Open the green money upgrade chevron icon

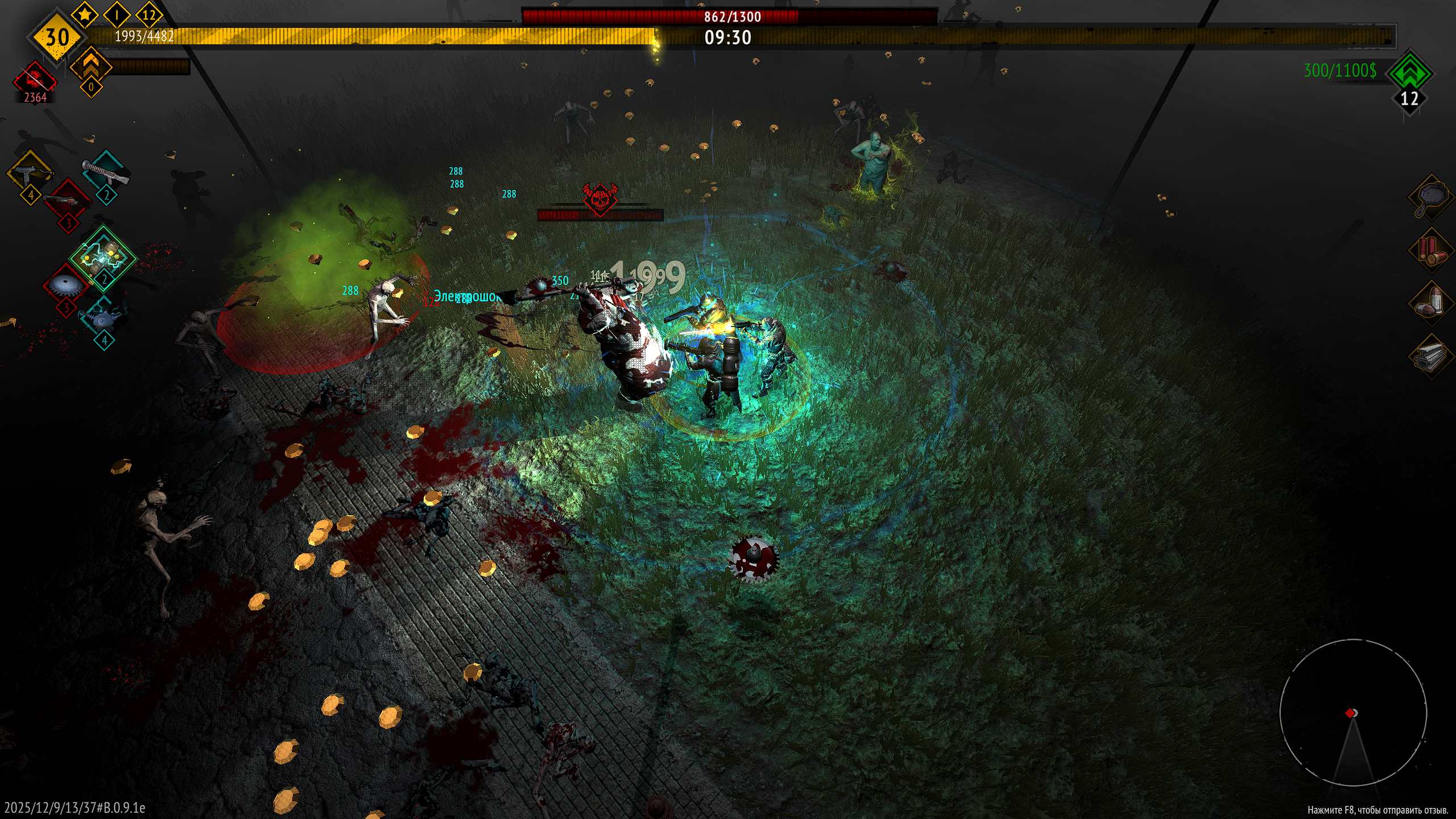[x=1409, y=72]
